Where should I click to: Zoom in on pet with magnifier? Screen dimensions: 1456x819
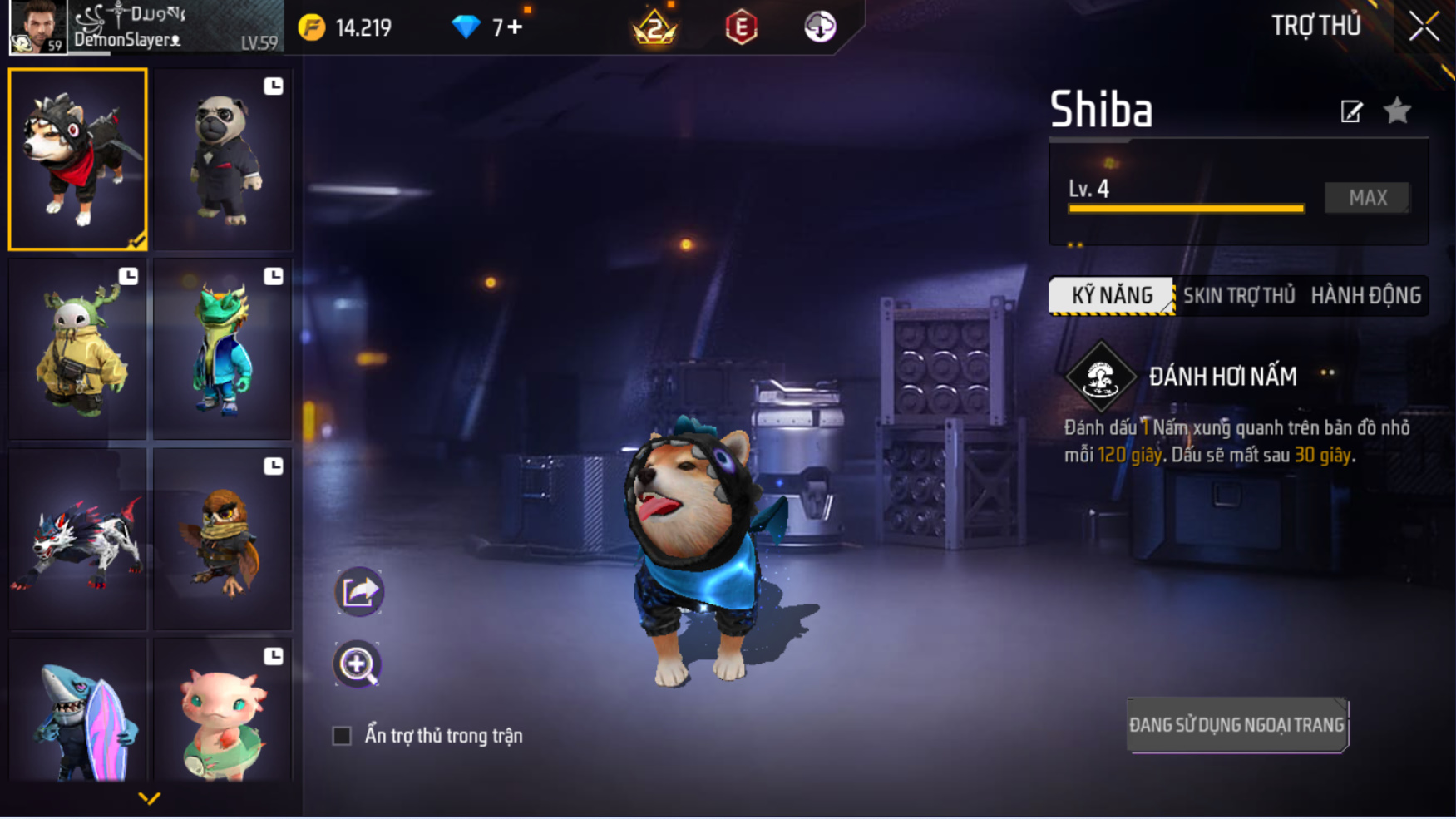click(x=358, y=664)
